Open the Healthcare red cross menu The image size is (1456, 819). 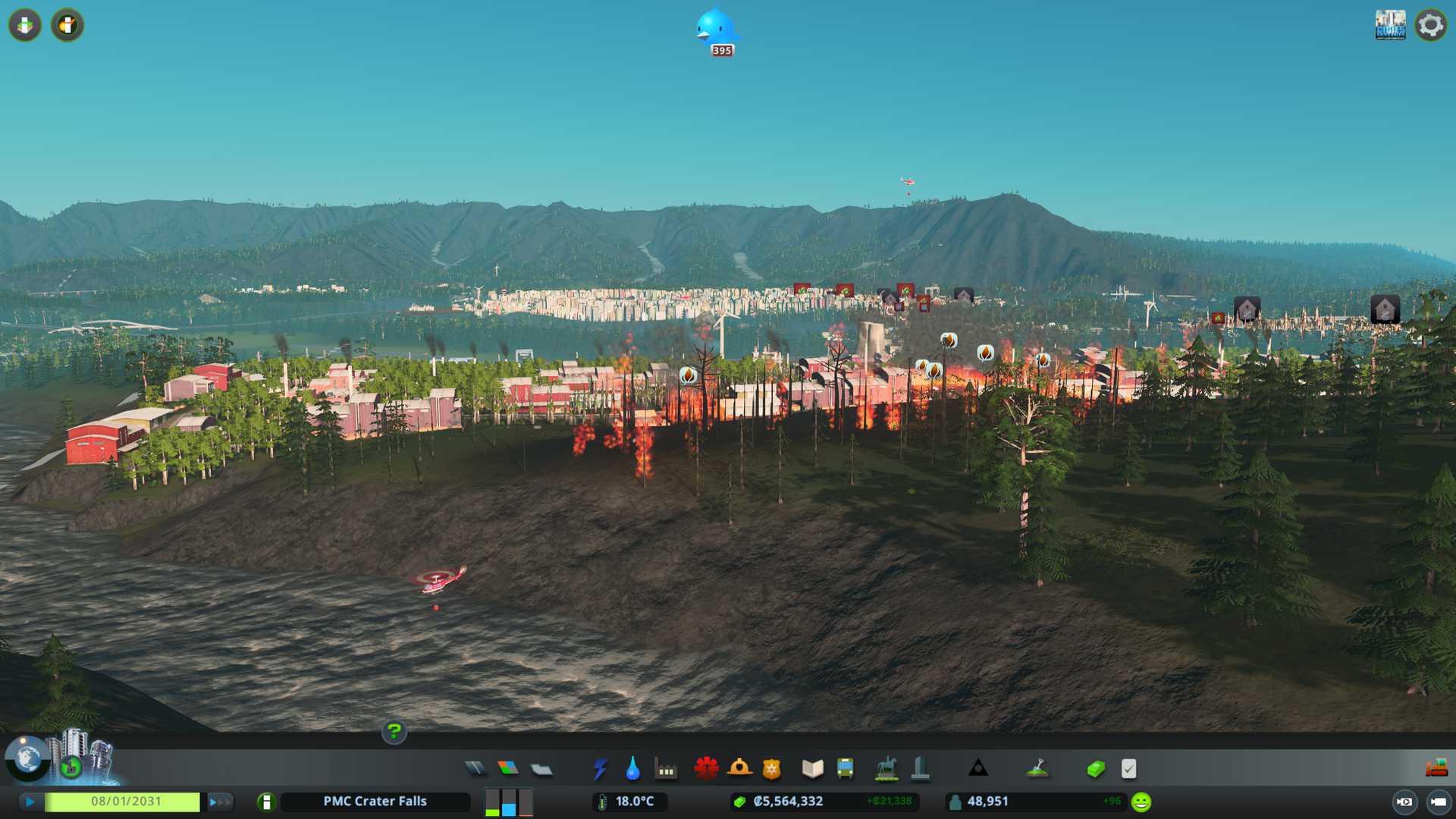coord(706,769)
